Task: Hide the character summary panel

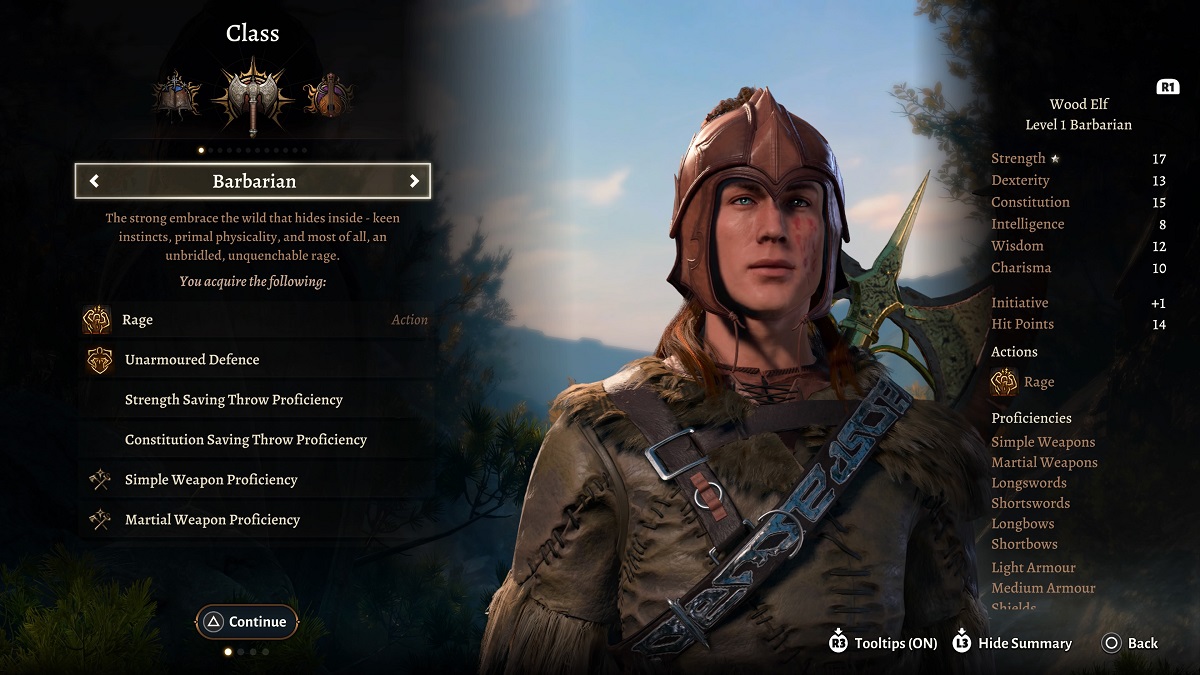Action: pos(1012,643)
